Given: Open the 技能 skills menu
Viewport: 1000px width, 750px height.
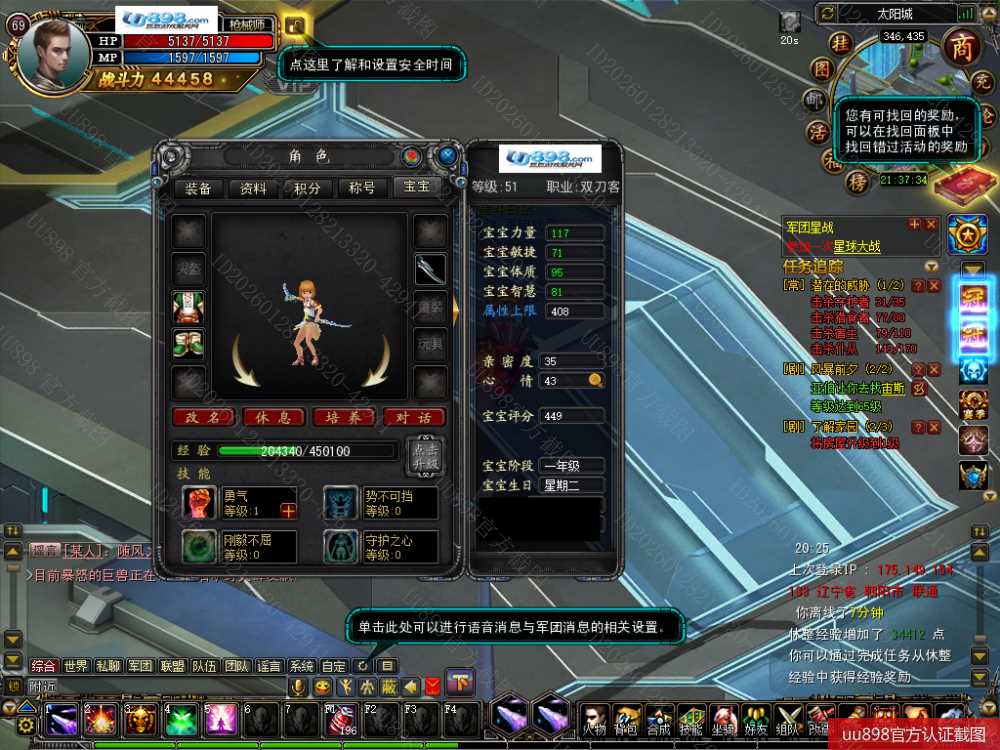Looking at the screenshot, I should (692, 720).
